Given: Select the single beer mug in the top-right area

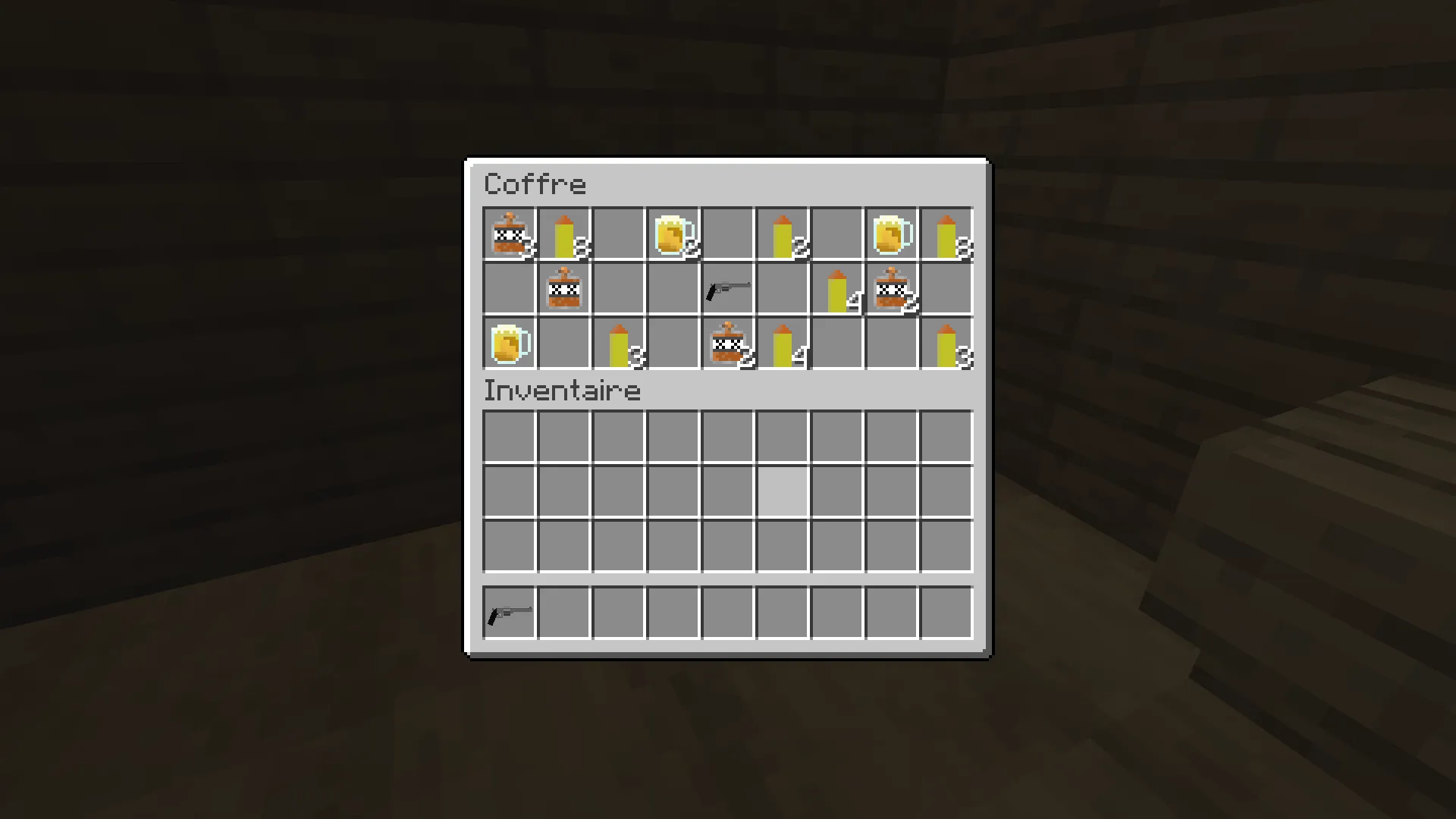Looking at the screenshot, I should click(890, 235).
